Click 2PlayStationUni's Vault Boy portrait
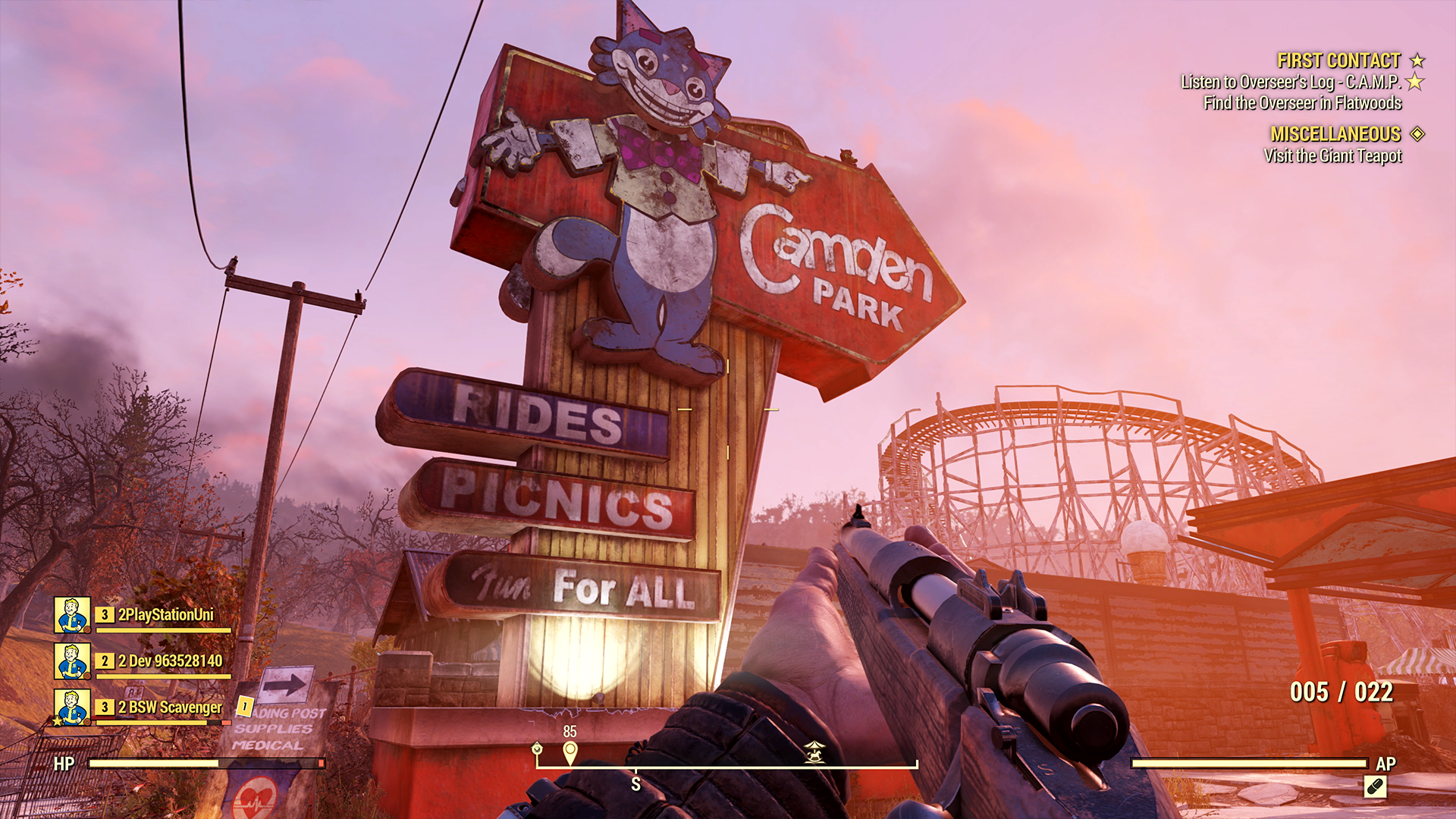This screenshot has height=819, width=1456. point(72,614)
